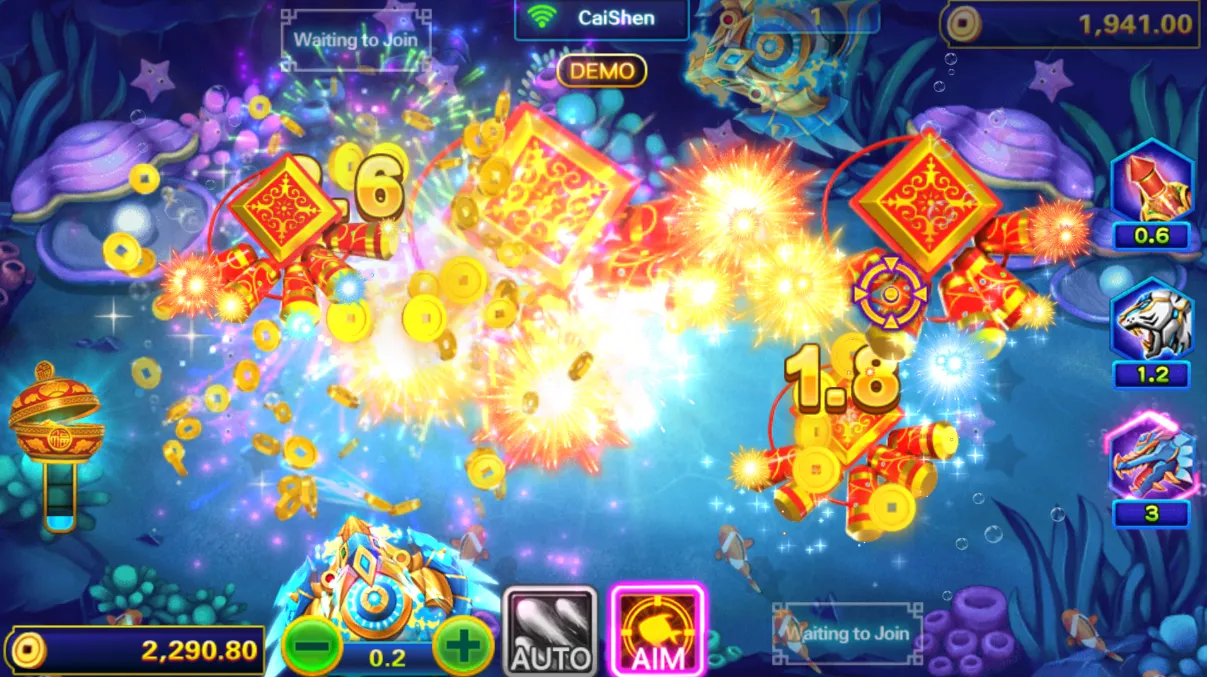Click the CaiShen connection label
The height and width of the screenshot is (677, 1207).
click(x=602, y=18)
